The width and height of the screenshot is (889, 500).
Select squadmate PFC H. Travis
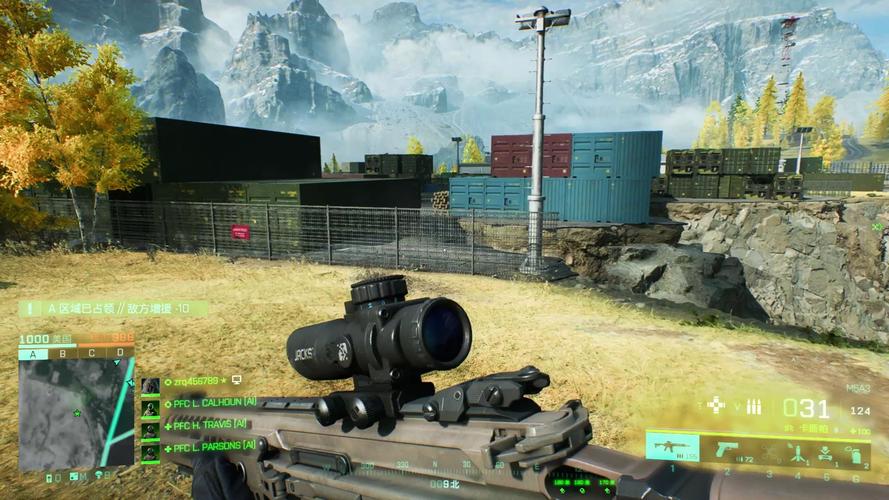(203, 425)
